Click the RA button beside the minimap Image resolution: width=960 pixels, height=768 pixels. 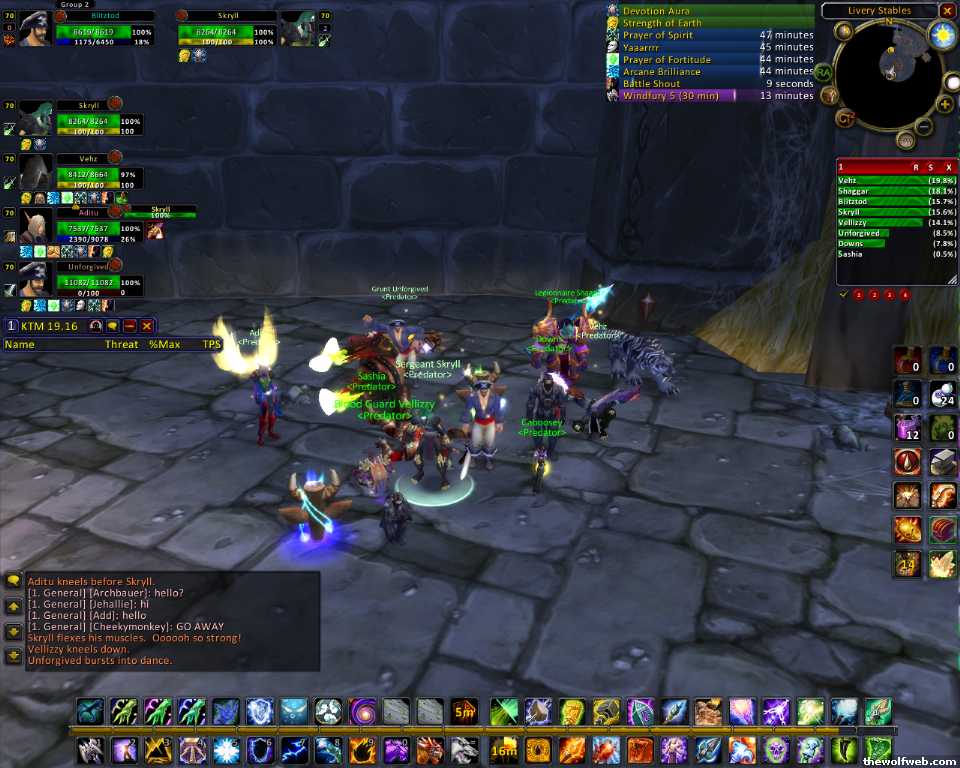click(823, 72)
